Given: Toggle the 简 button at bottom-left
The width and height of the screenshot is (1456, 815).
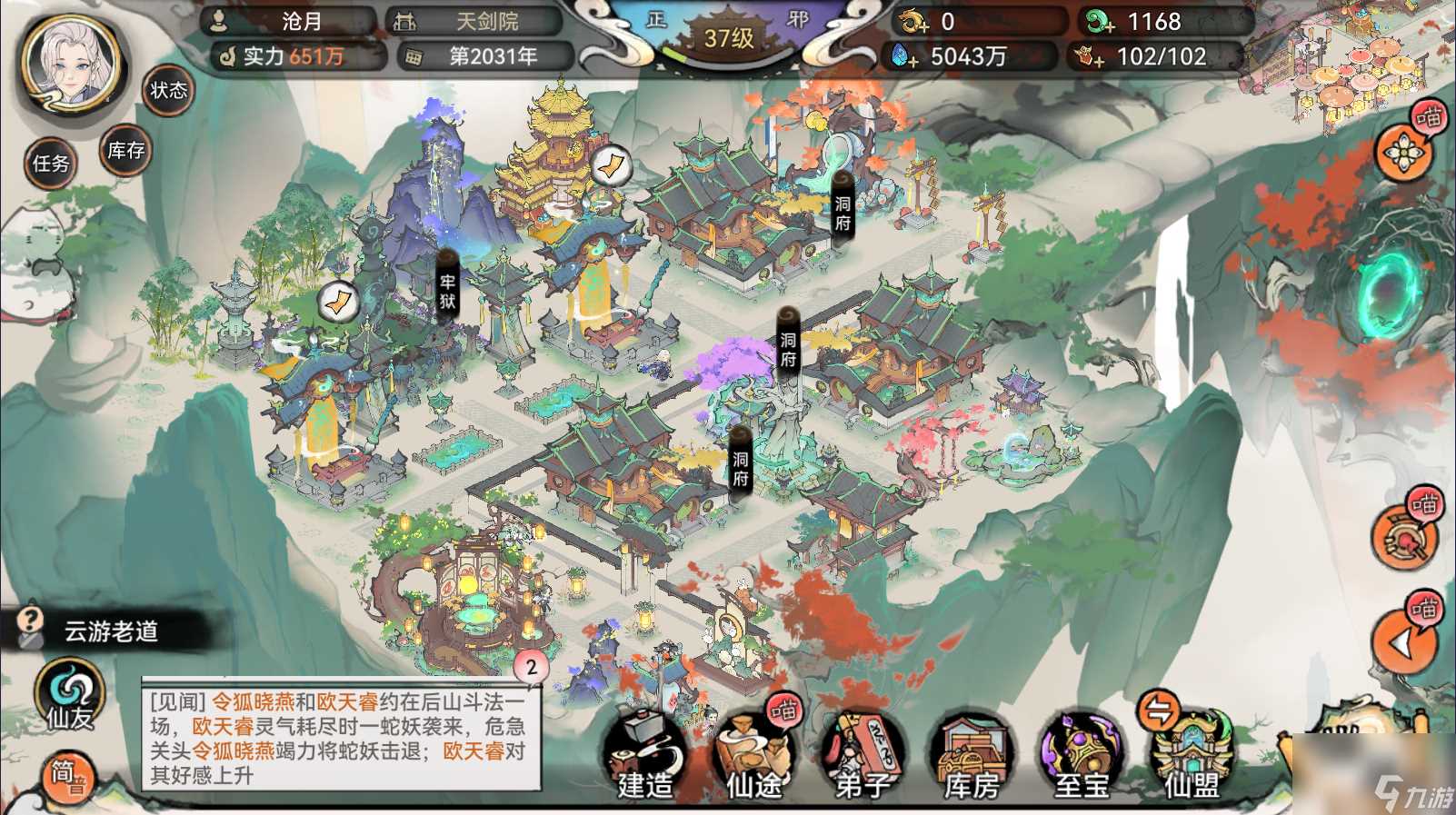Looking at the screenshot, I should (x=66, y=777).
